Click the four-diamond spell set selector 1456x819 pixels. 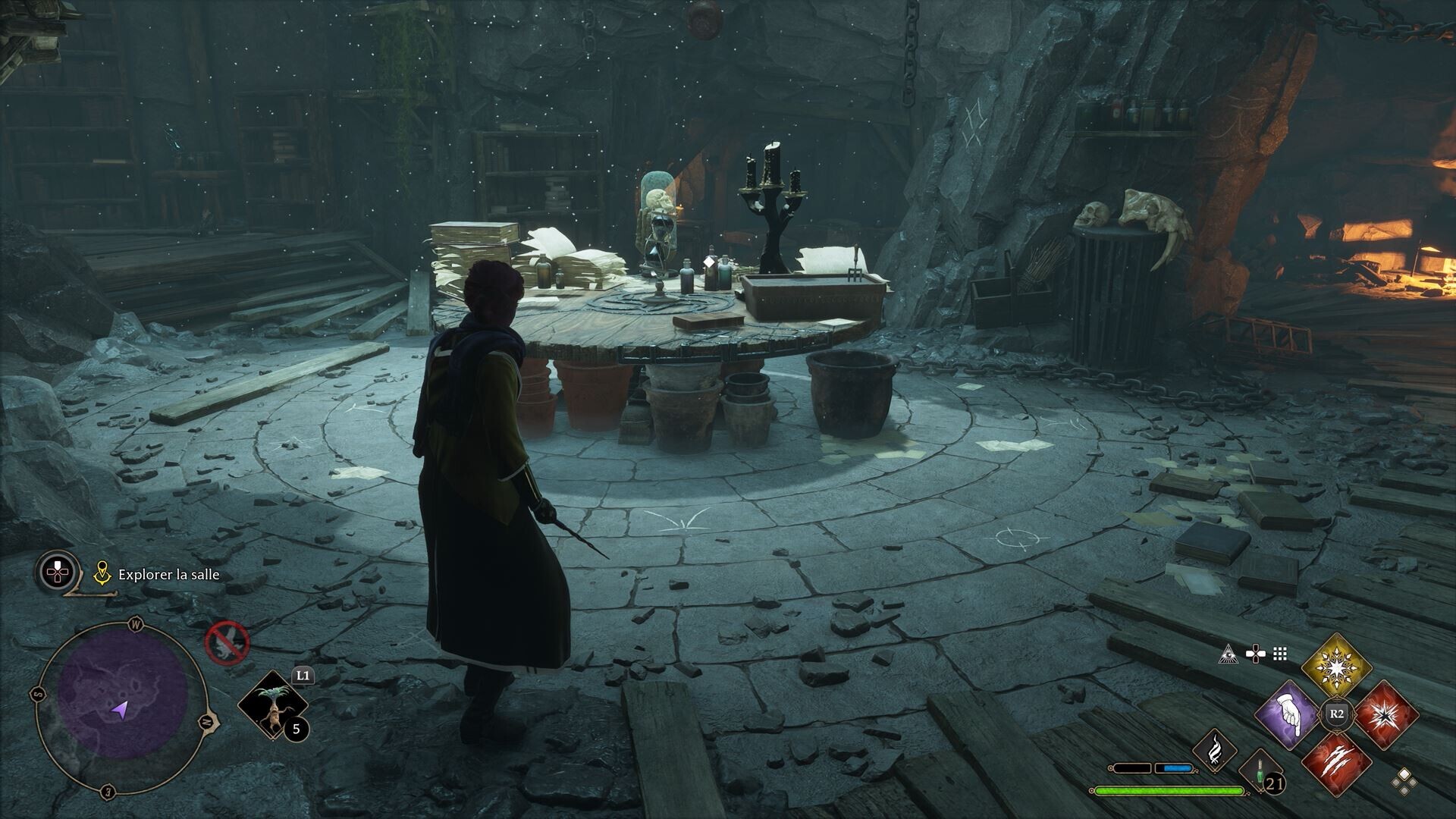click(x=1404, y=781)
